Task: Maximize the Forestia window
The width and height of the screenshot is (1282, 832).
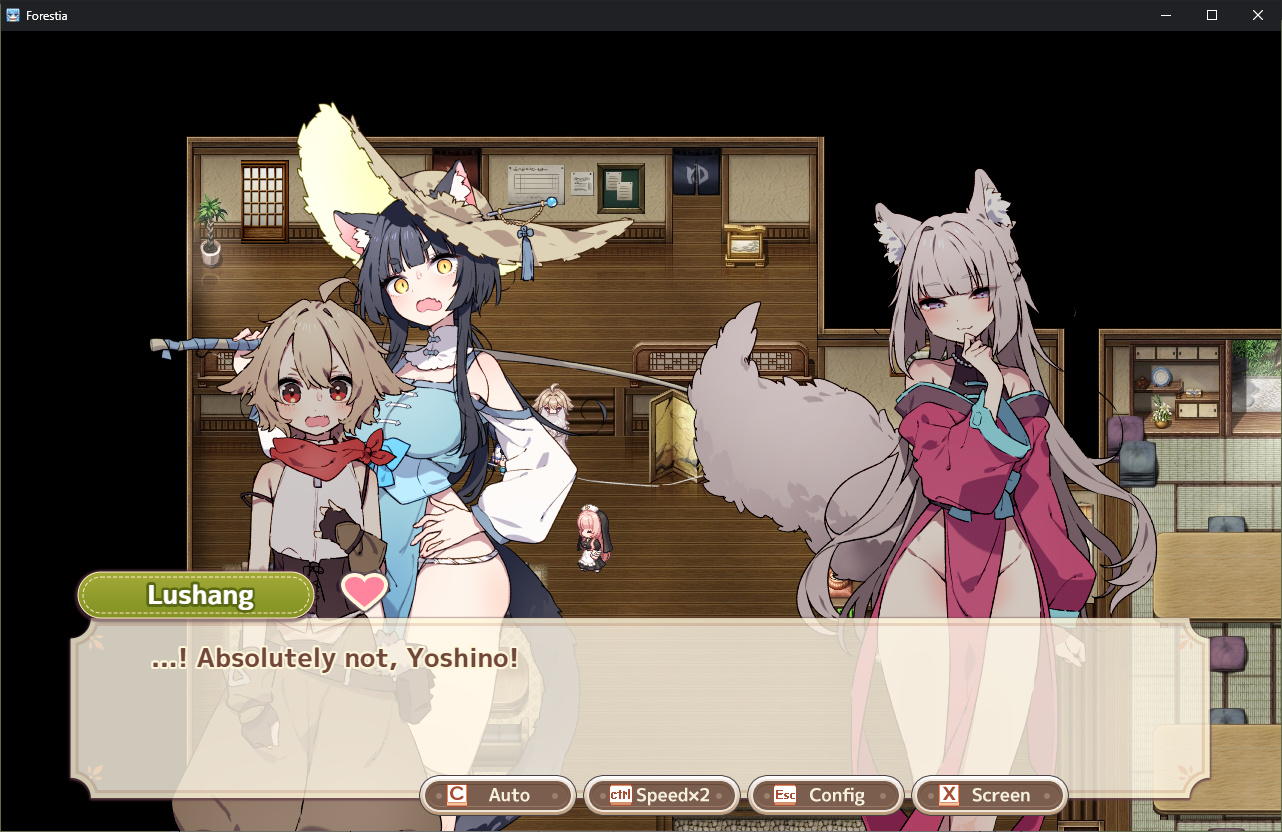Action: [1212, 15]
